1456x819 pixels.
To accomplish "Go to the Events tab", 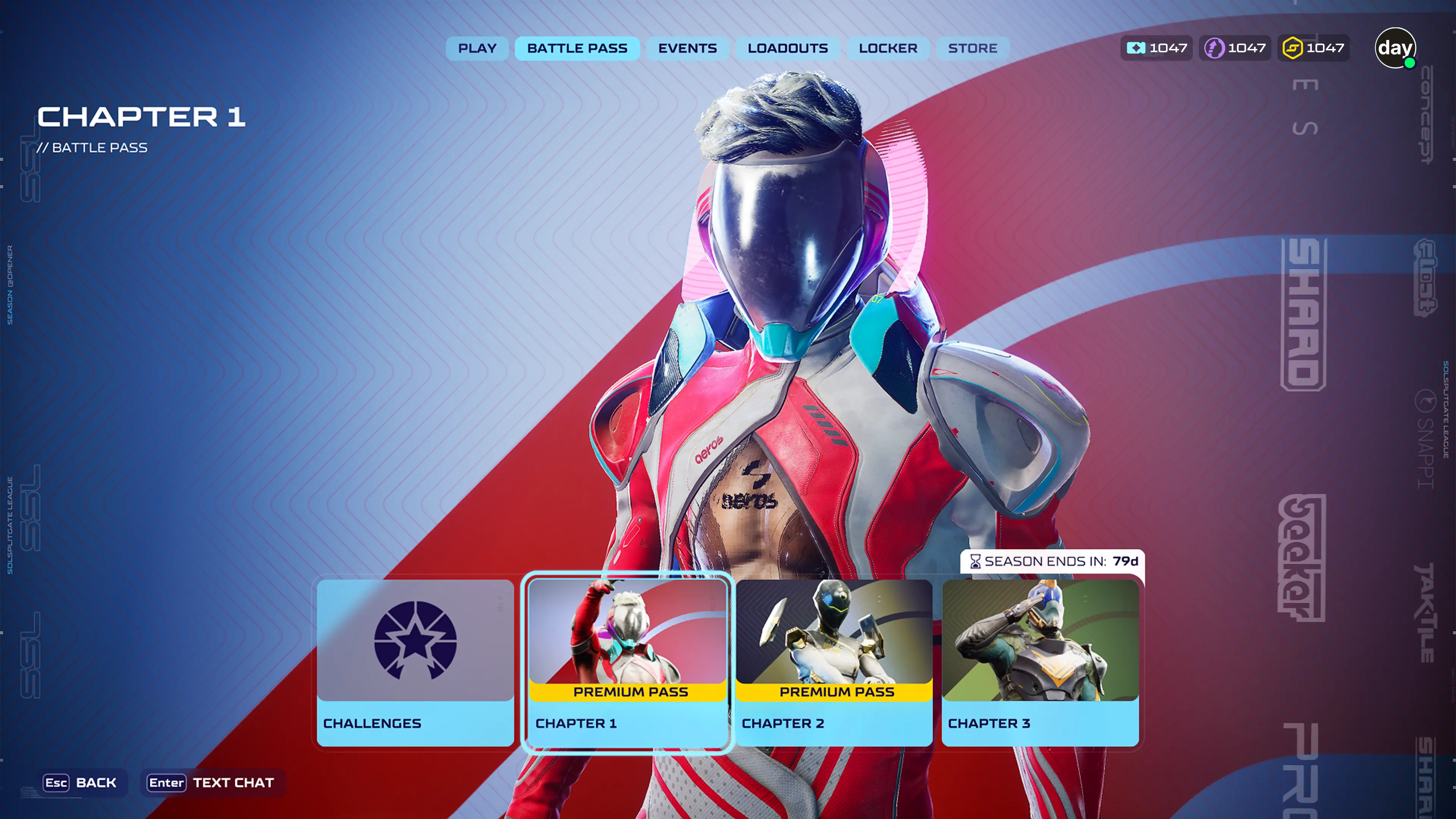I will click(x=687, y=49).
